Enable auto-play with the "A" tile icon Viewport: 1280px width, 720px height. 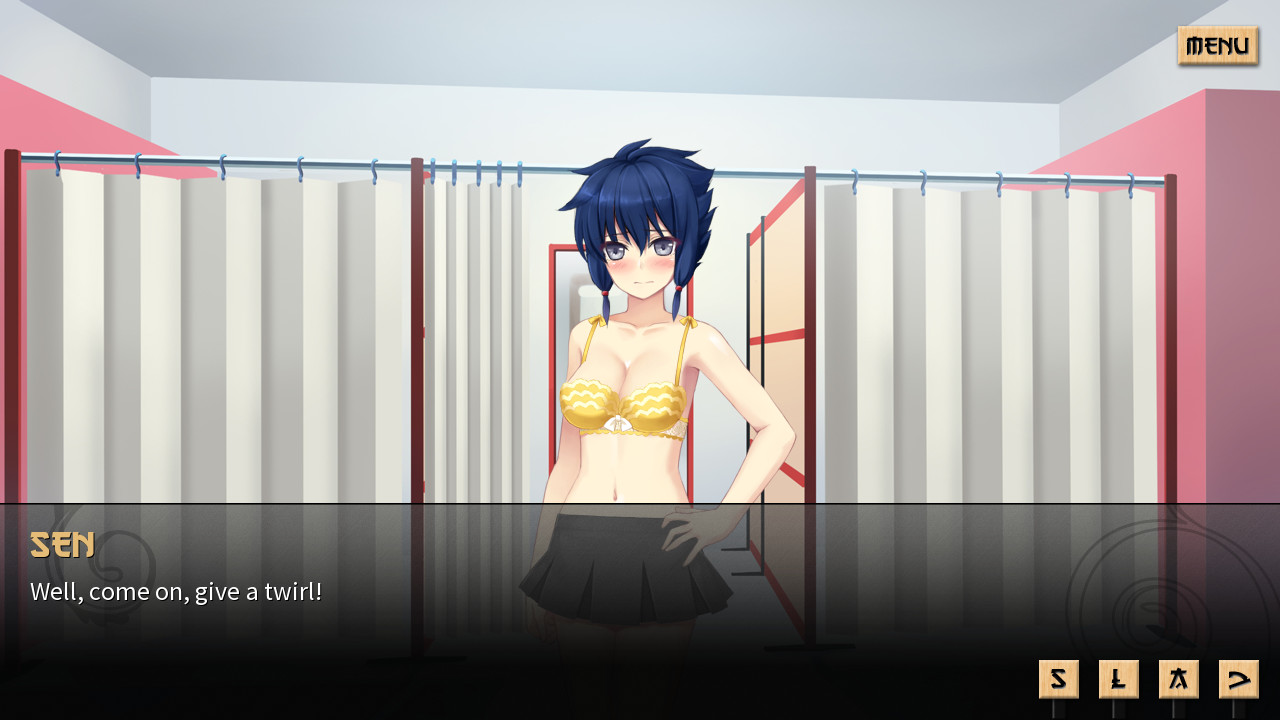[x=1178, y=678]
